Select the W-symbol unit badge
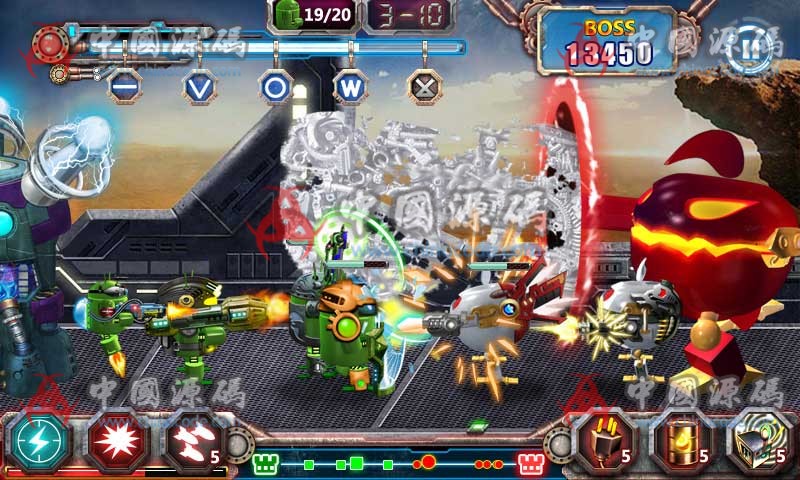 point(350,85)
